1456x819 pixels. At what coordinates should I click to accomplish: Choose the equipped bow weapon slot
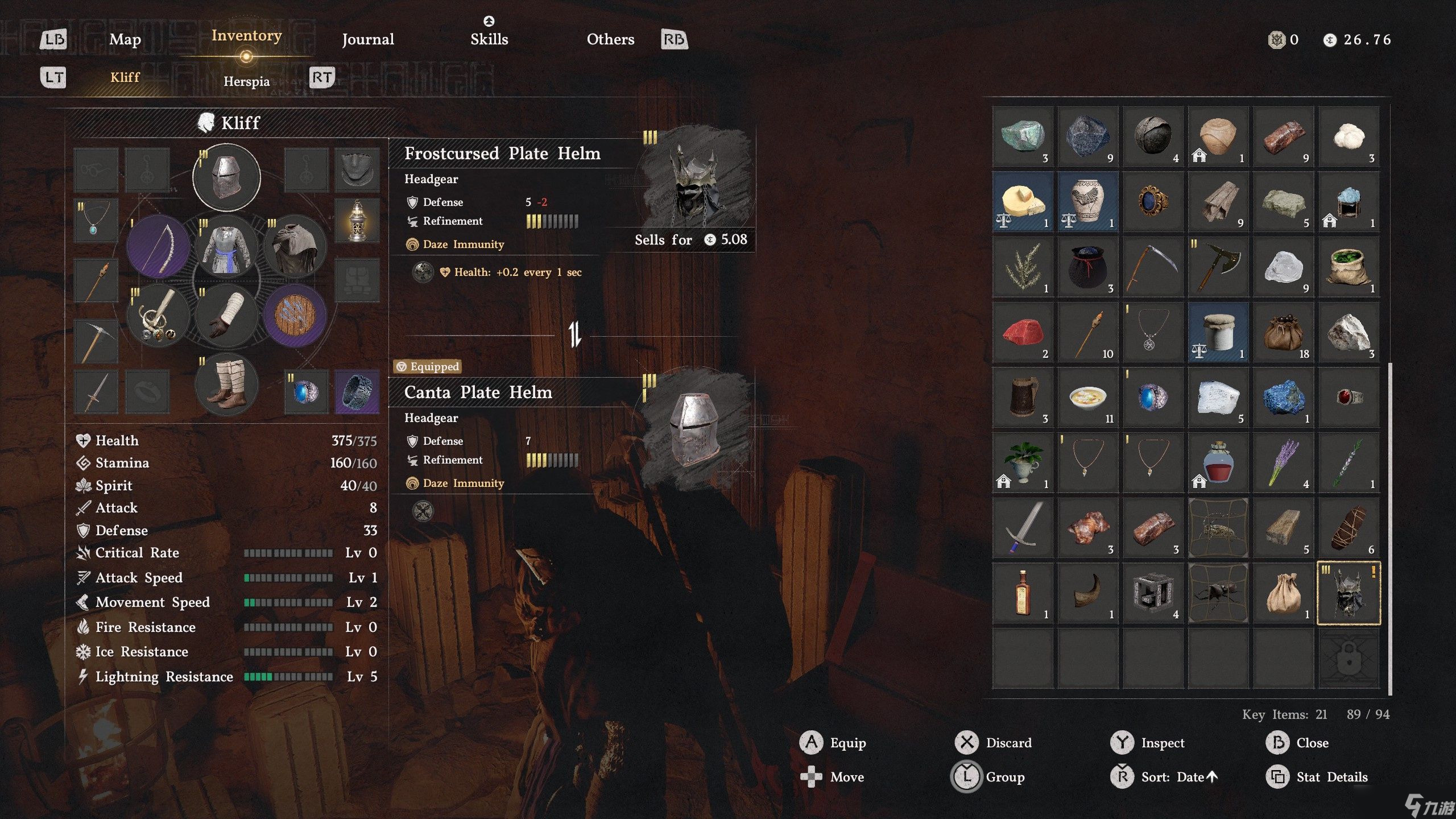pos(158,246)
